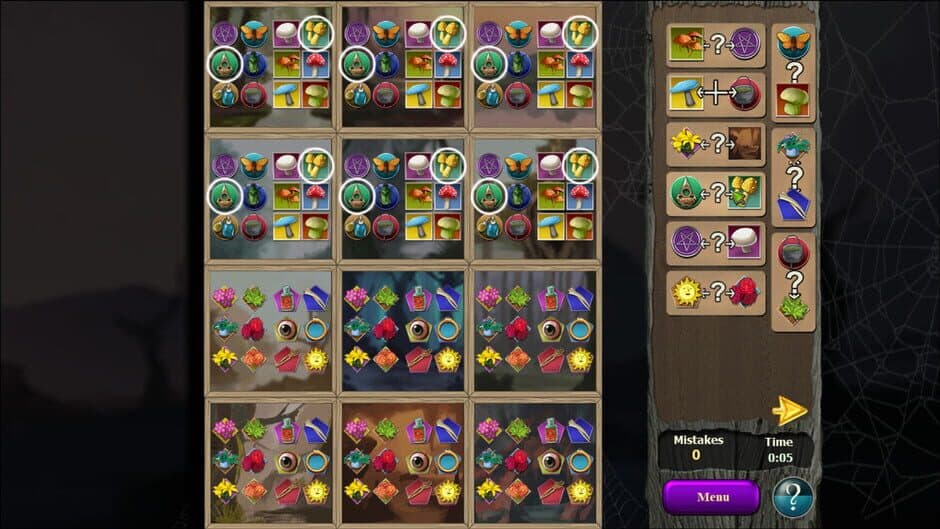Choose the blue mushroom and cauldron clue
The height and width of the screenshot is (529, 940).
[x=715, y=94]
